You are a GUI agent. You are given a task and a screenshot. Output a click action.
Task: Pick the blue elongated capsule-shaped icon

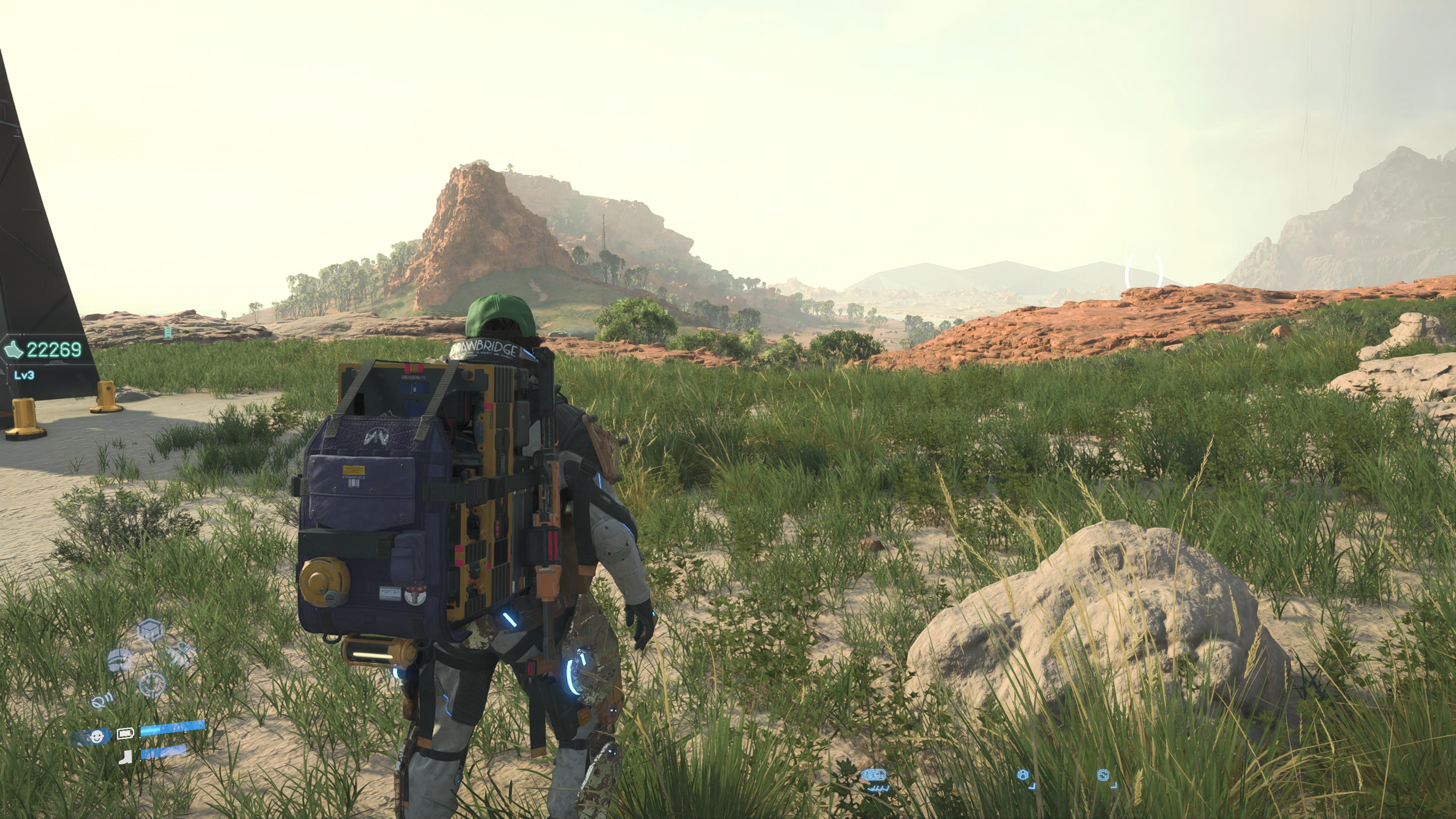(x=874, y=775)
